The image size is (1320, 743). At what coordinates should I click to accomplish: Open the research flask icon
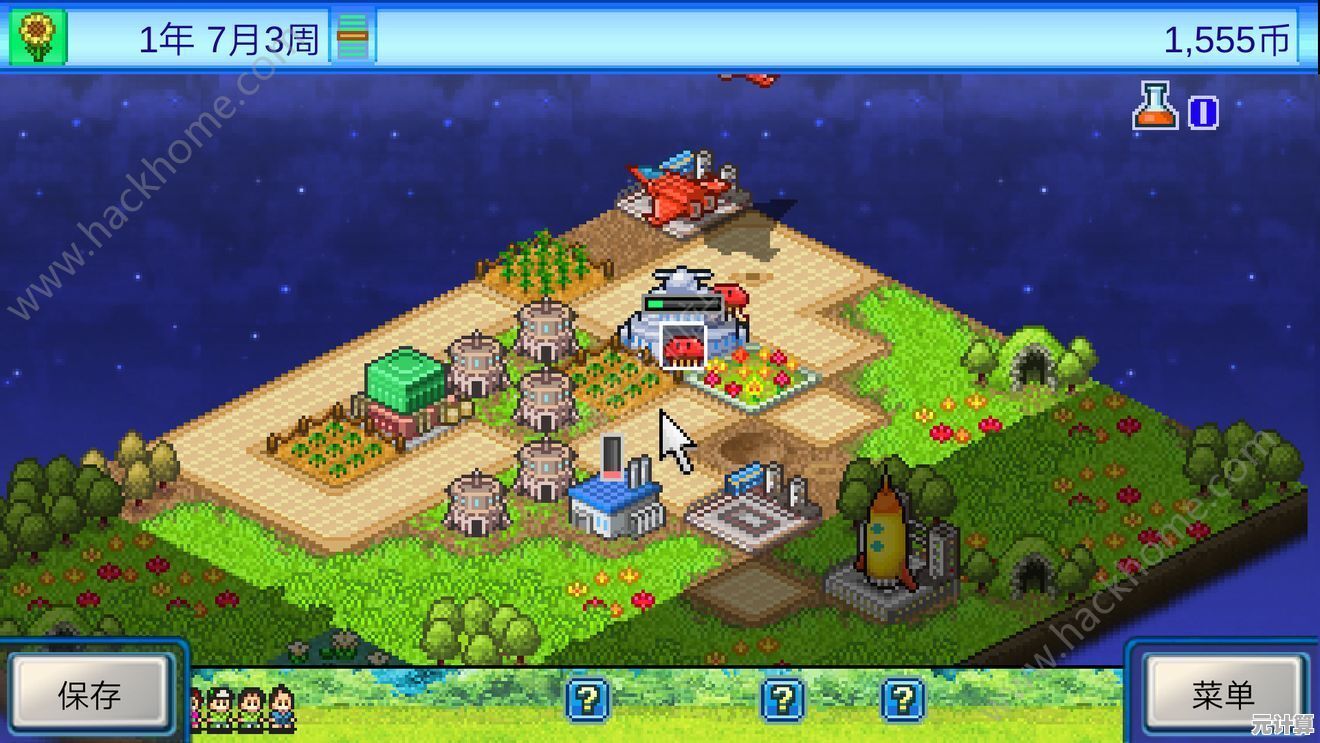(1155, 107)
